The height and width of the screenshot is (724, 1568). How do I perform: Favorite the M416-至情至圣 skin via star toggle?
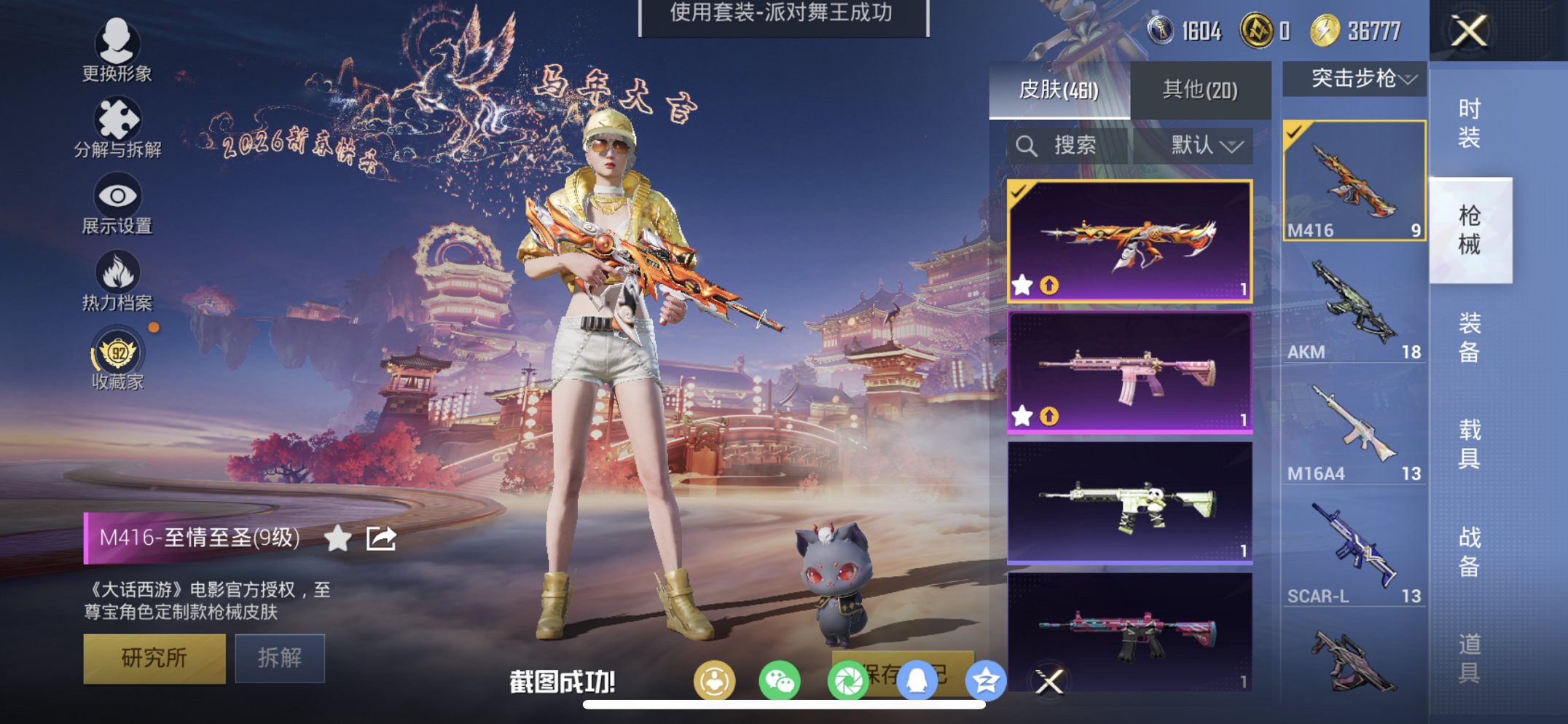pos(337,539)
